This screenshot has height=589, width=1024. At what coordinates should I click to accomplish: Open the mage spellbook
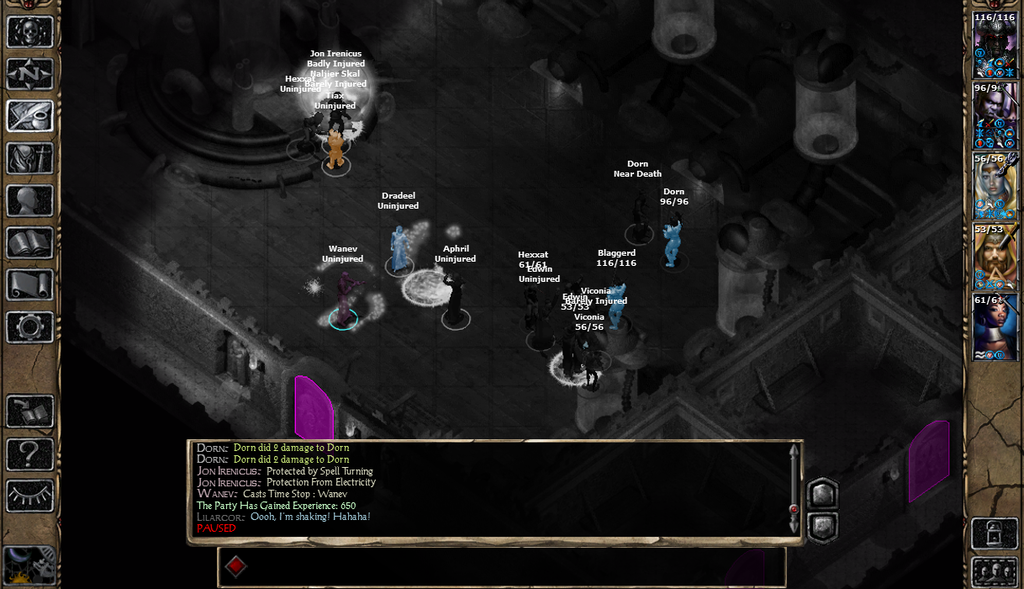[x=30, y=242]
